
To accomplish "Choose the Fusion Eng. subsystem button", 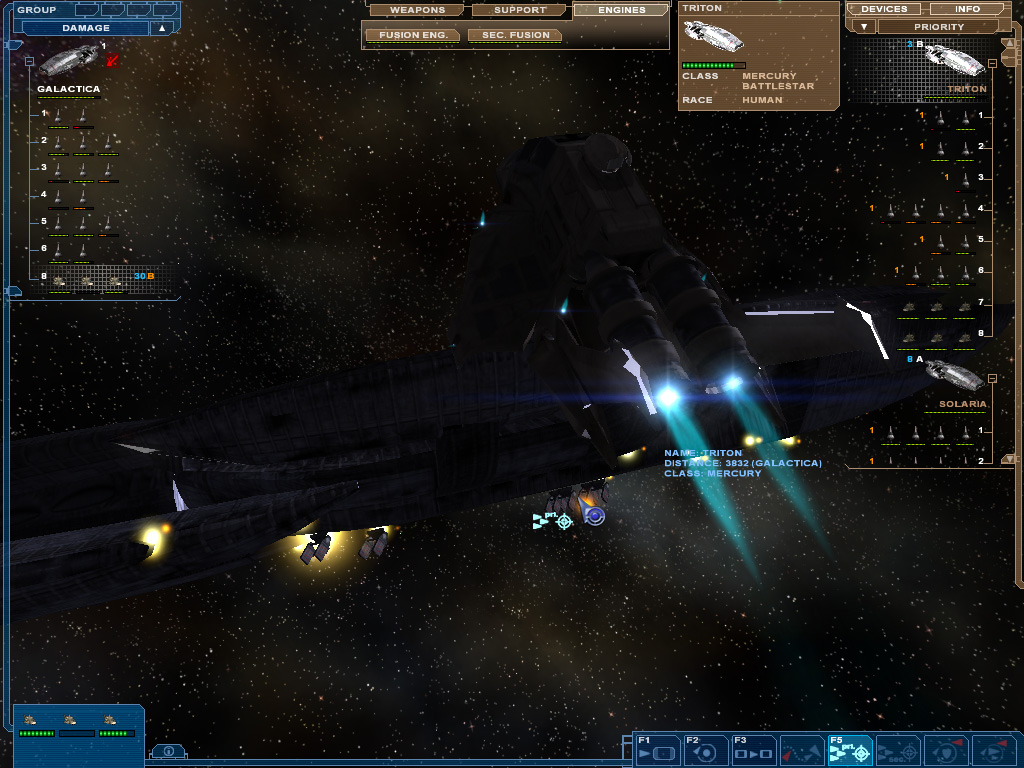I will (x=412, y=35).
